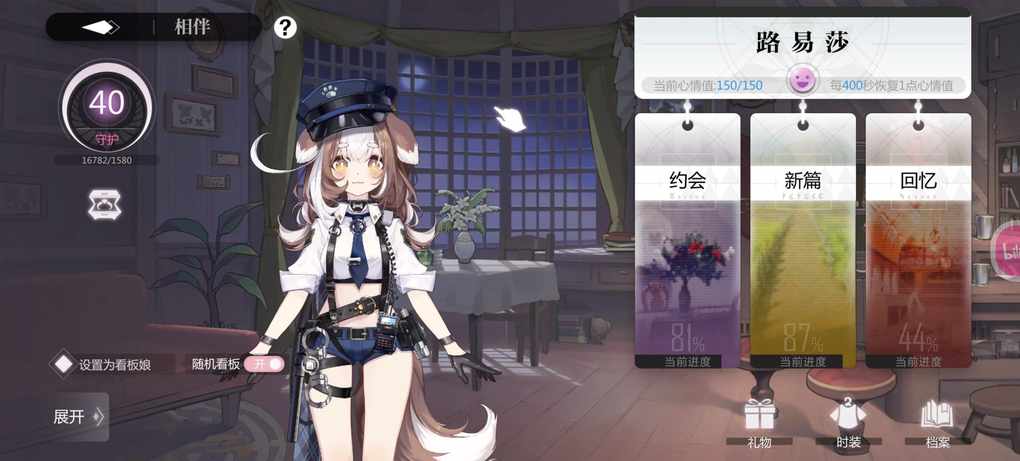Open the question mark help button
1020x461 pixels.
[285, 27]
